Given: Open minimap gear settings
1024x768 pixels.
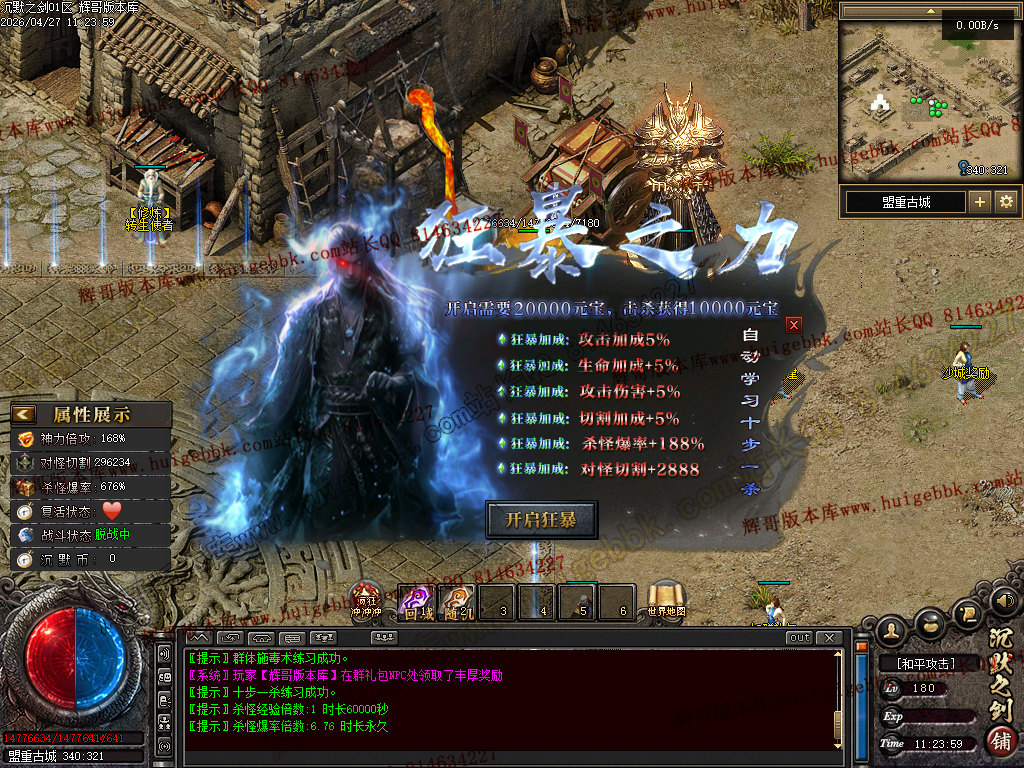Looking at the screenshot, I should coord(1006,202).
